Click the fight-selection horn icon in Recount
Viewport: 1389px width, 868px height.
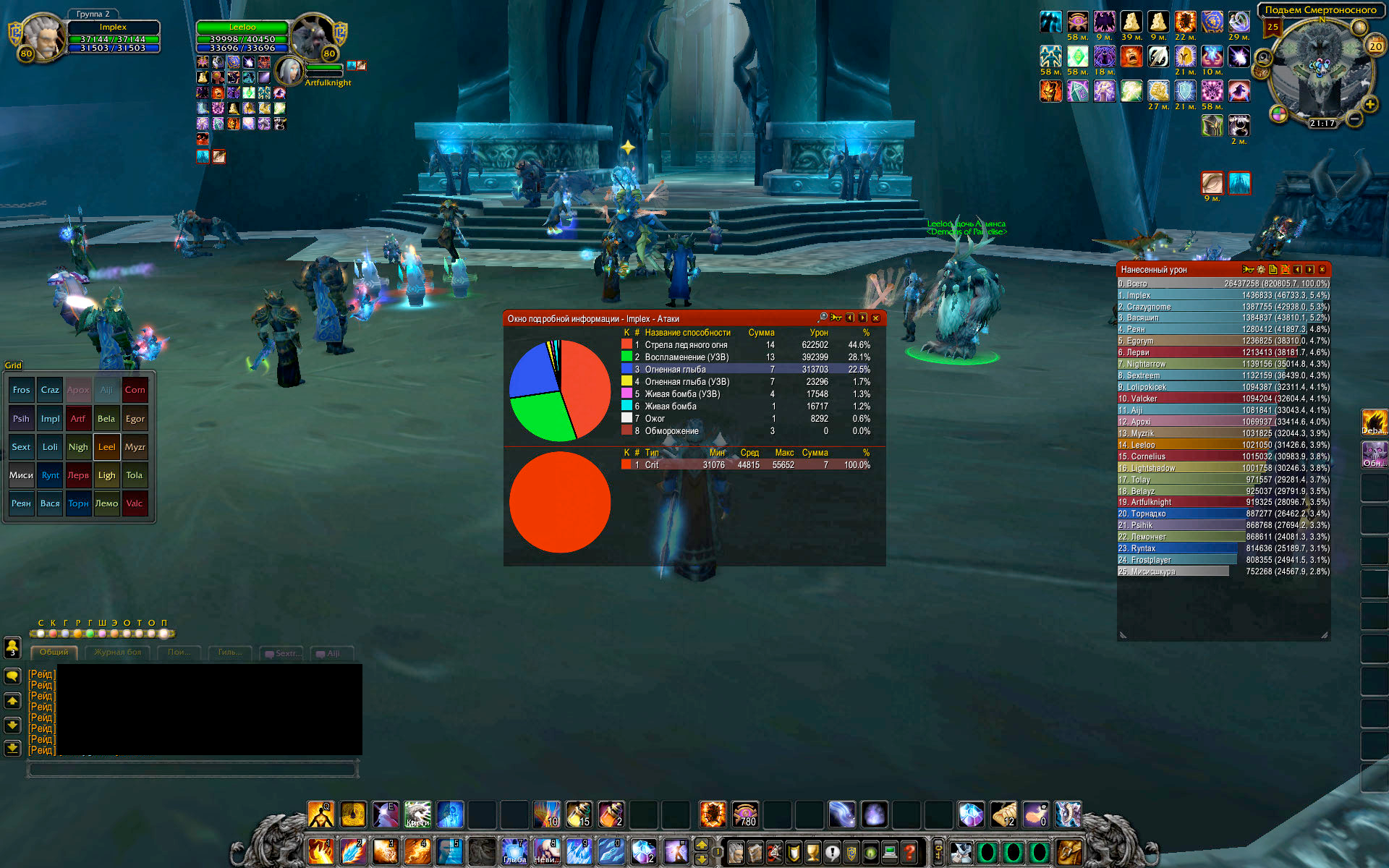(1249, 269)
